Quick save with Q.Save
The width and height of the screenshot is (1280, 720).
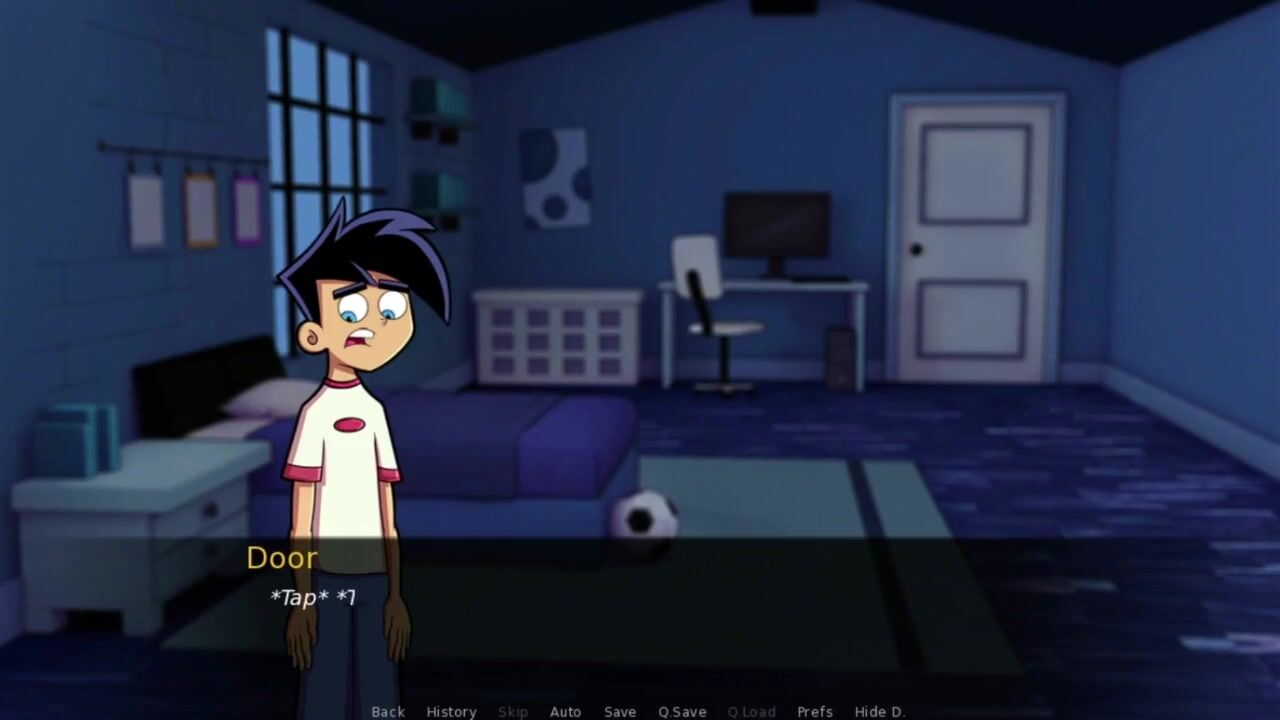682,712
